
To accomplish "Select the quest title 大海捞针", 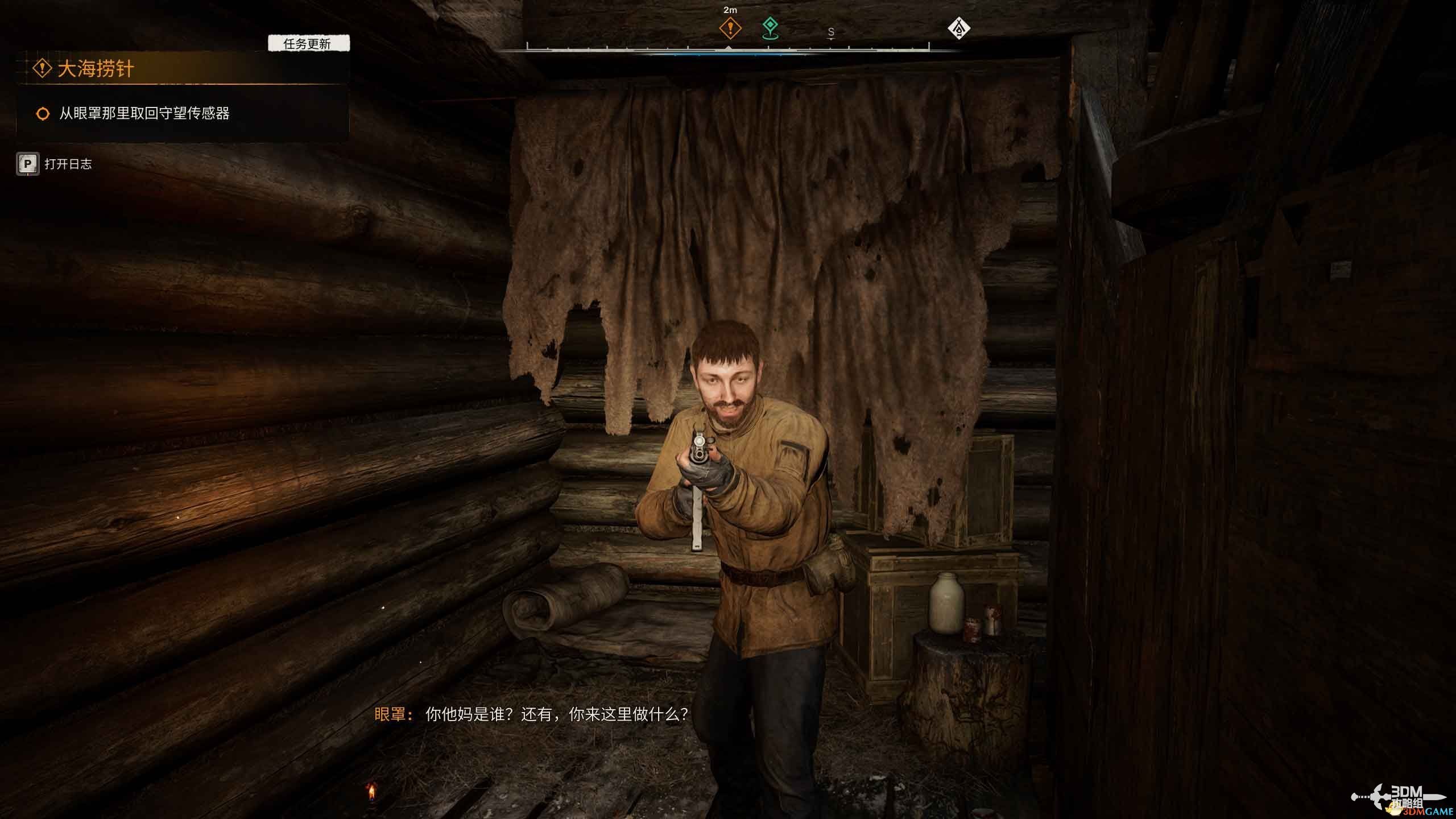I will 96,69.
